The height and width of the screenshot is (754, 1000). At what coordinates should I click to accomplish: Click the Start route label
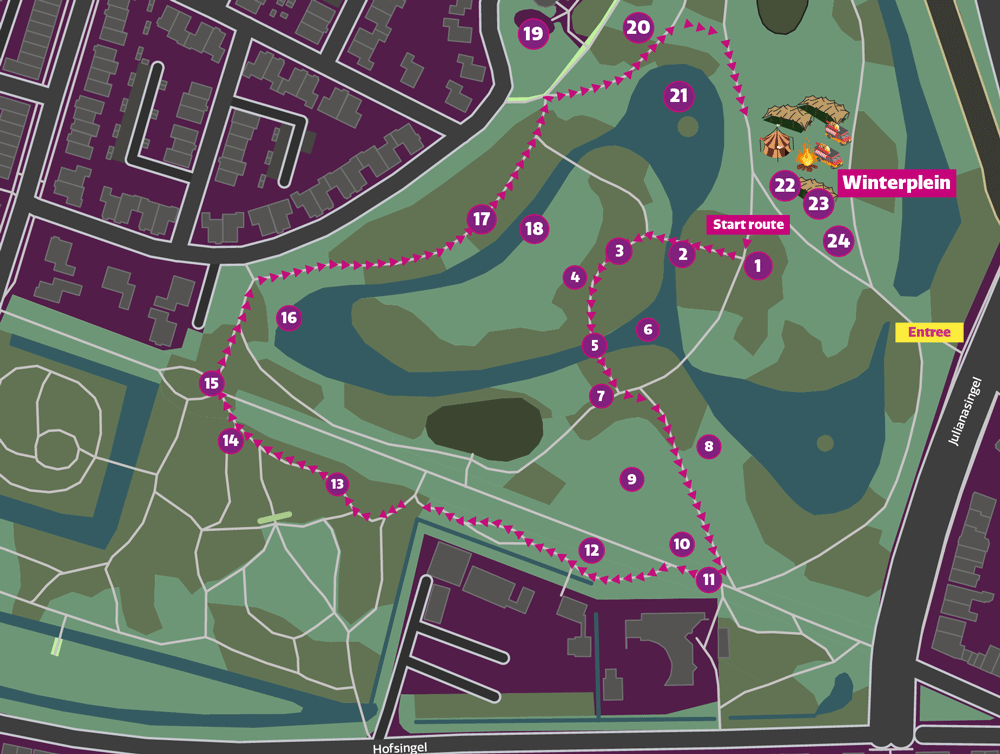point(748,224)
